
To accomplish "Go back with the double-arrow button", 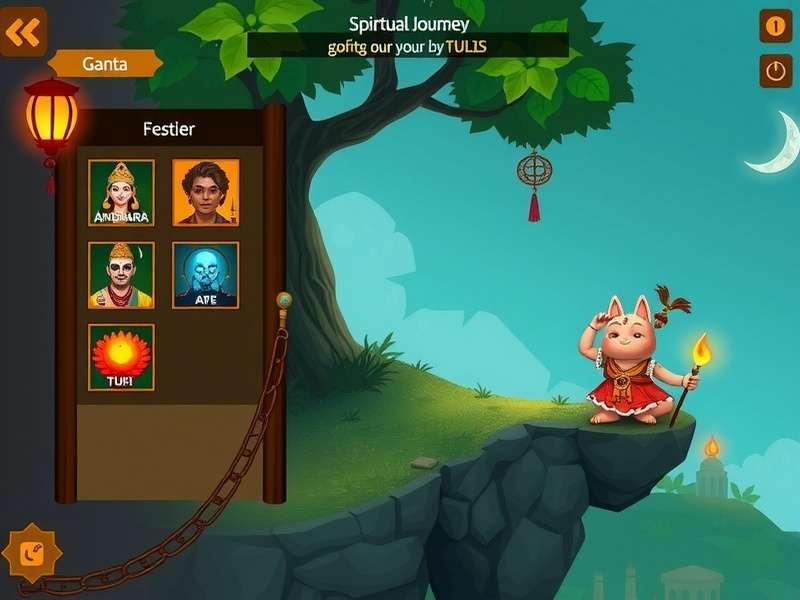I will pyautogui.click(x=22, y=33).
